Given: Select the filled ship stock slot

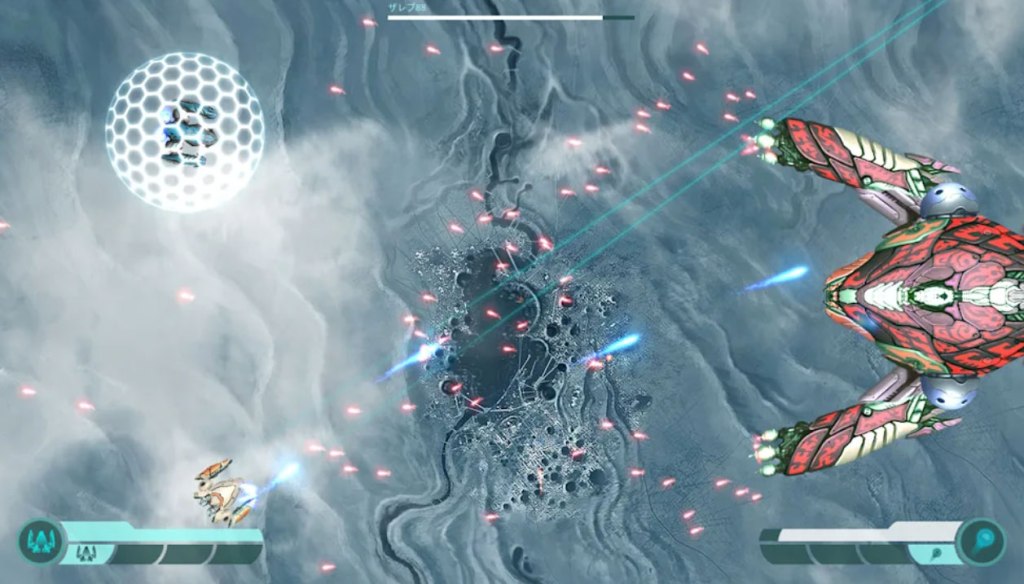Looking at the screenshot, I should click(x=85, y=553).
